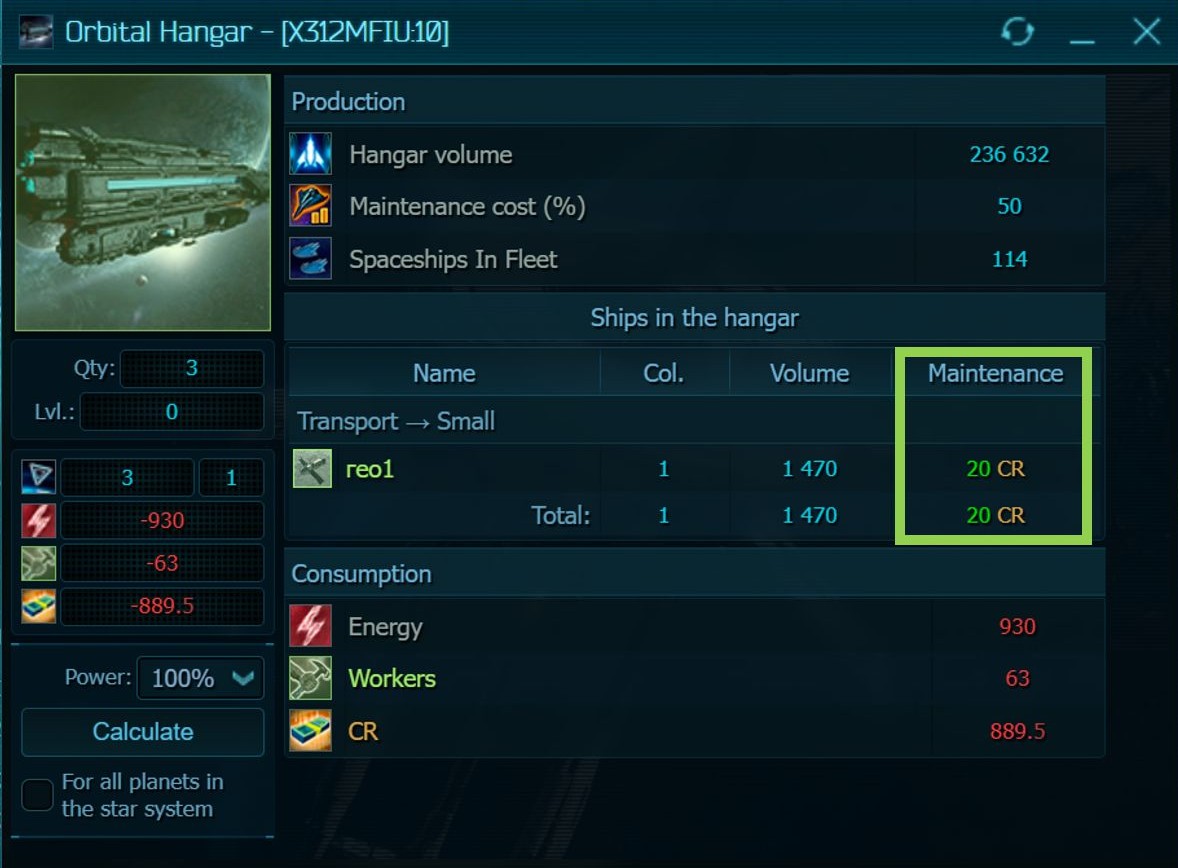The image size is (1178, 868).
Task: Open the Workers consumption link
Action: (x=392, y=679)
